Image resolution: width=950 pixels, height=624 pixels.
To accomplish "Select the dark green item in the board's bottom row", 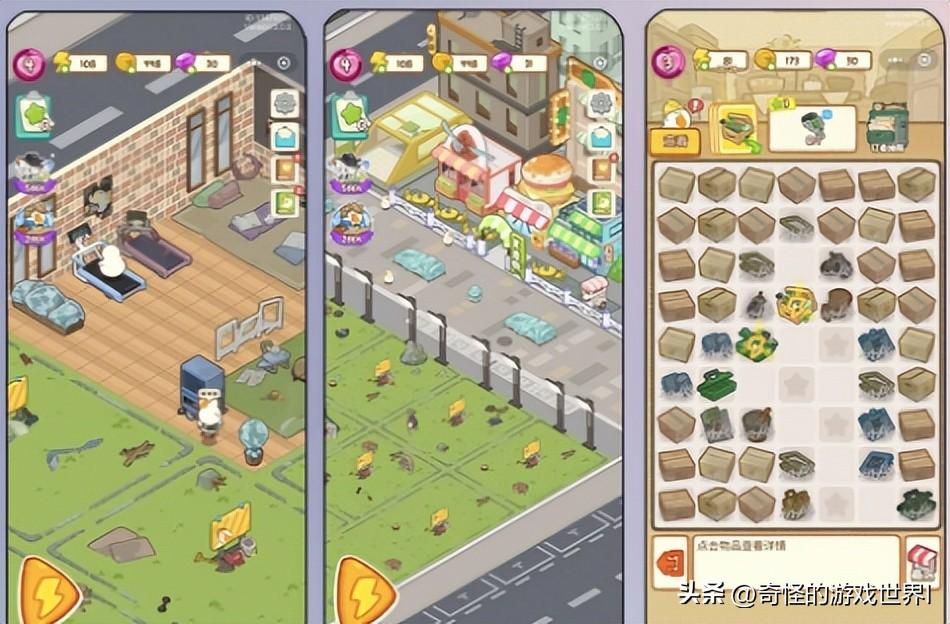I will 915,504.
